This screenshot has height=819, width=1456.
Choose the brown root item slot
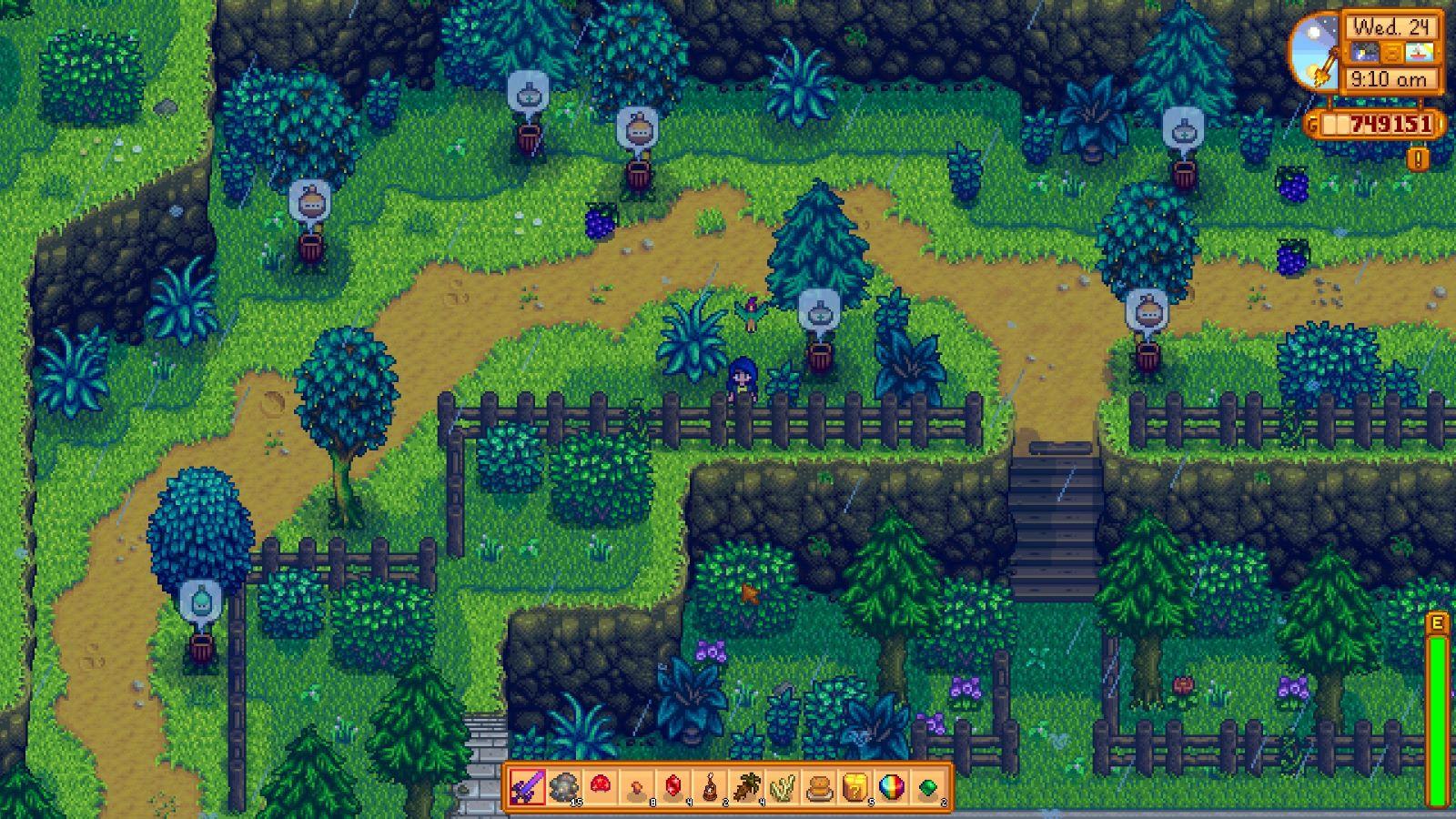745,787
